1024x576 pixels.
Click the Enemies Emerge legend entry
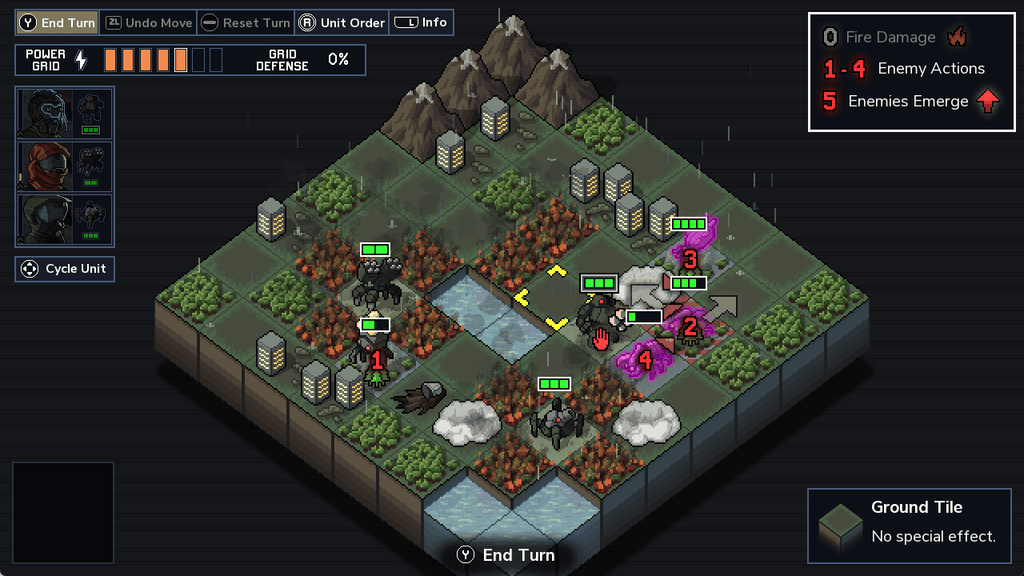[908, 101]
